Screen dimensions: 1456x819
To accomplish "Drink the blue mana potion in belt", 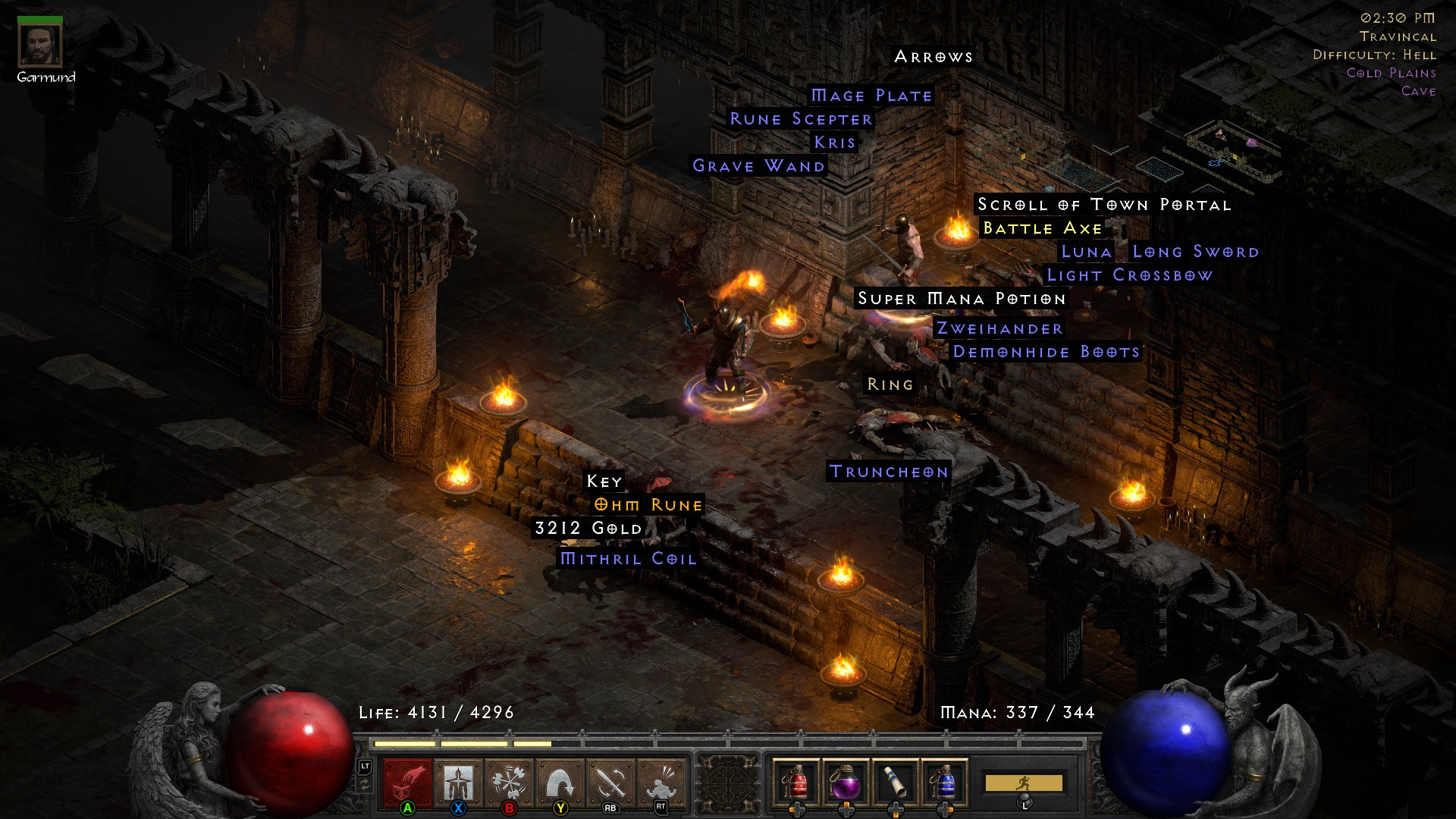I will [945, 781].
